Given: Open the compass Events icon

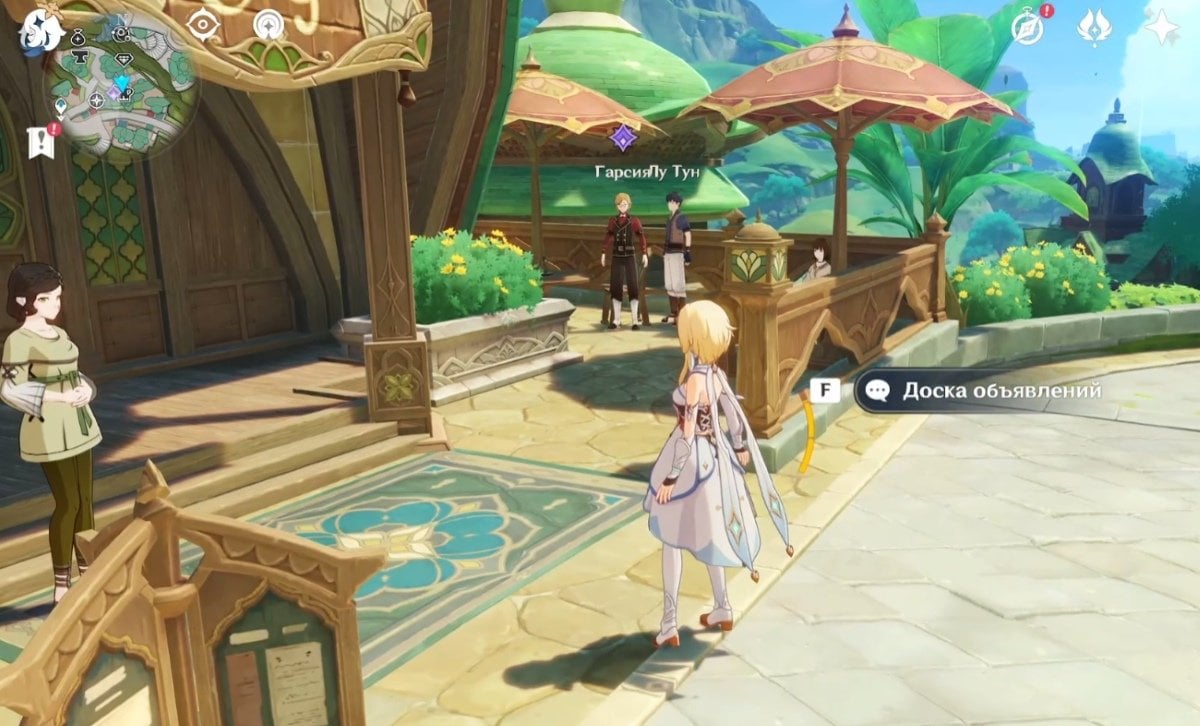Looking at the screenshot, I should tap(1029, 27).
